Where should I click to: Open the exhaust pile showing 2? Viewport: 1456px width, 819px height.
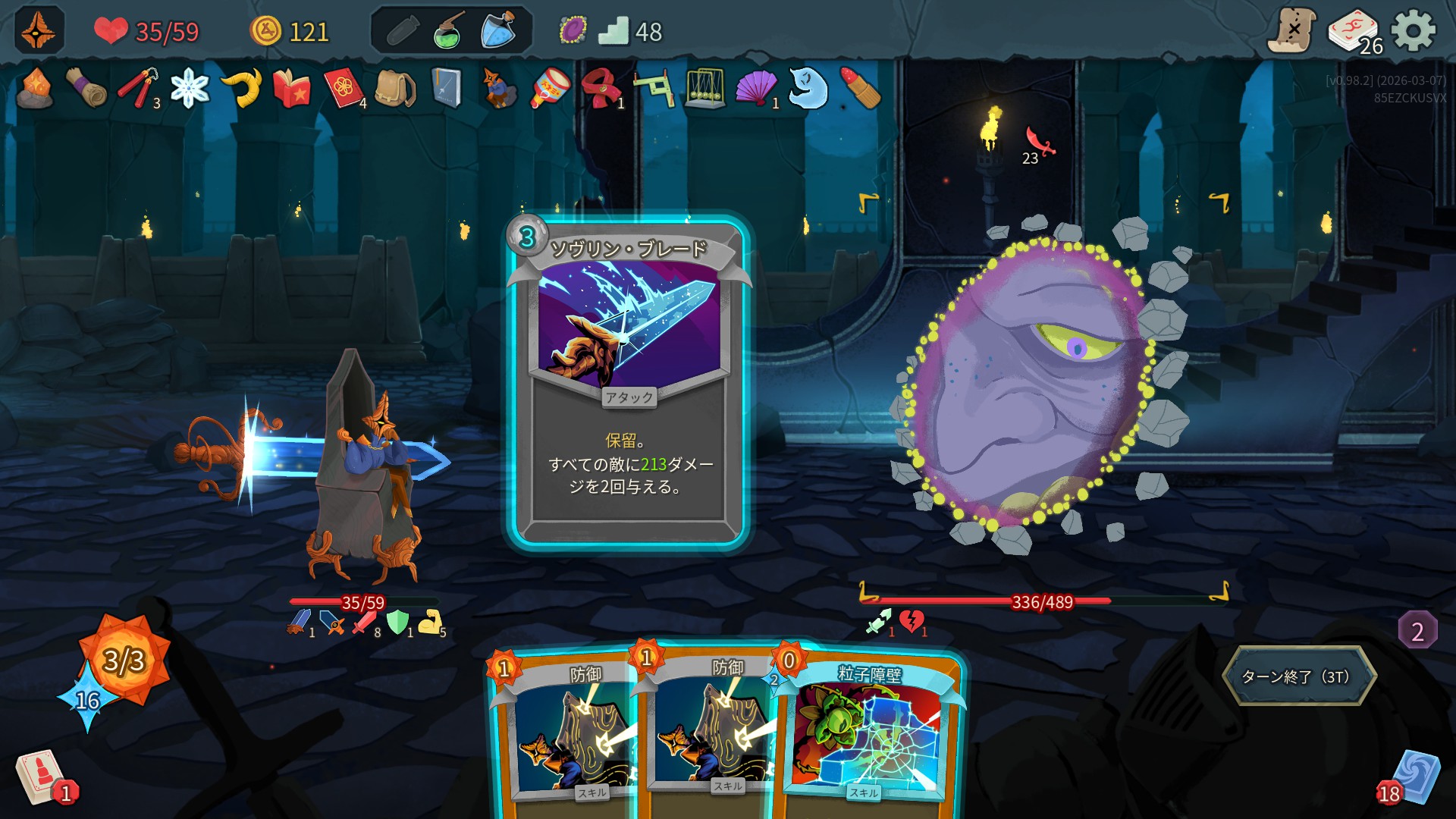(1417, 631)
